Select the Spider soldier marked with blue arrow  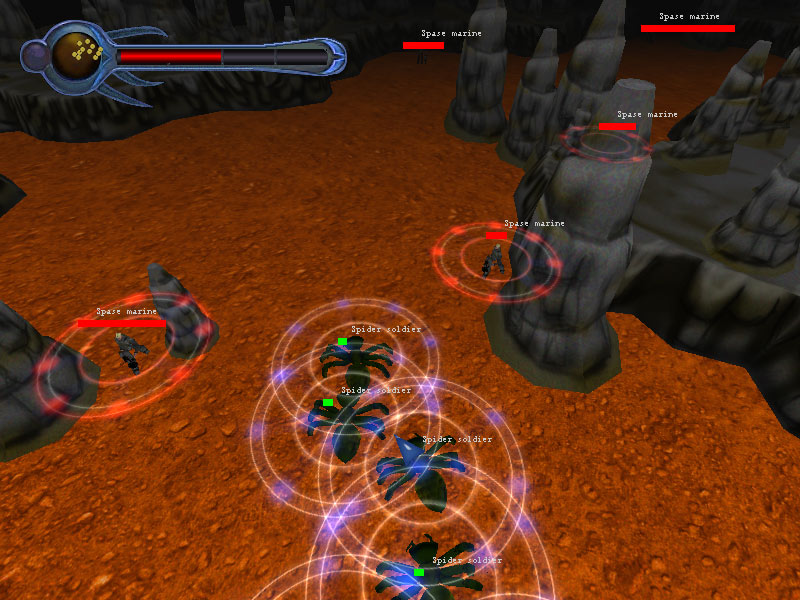pyautogui.click(x=417, y=472)
